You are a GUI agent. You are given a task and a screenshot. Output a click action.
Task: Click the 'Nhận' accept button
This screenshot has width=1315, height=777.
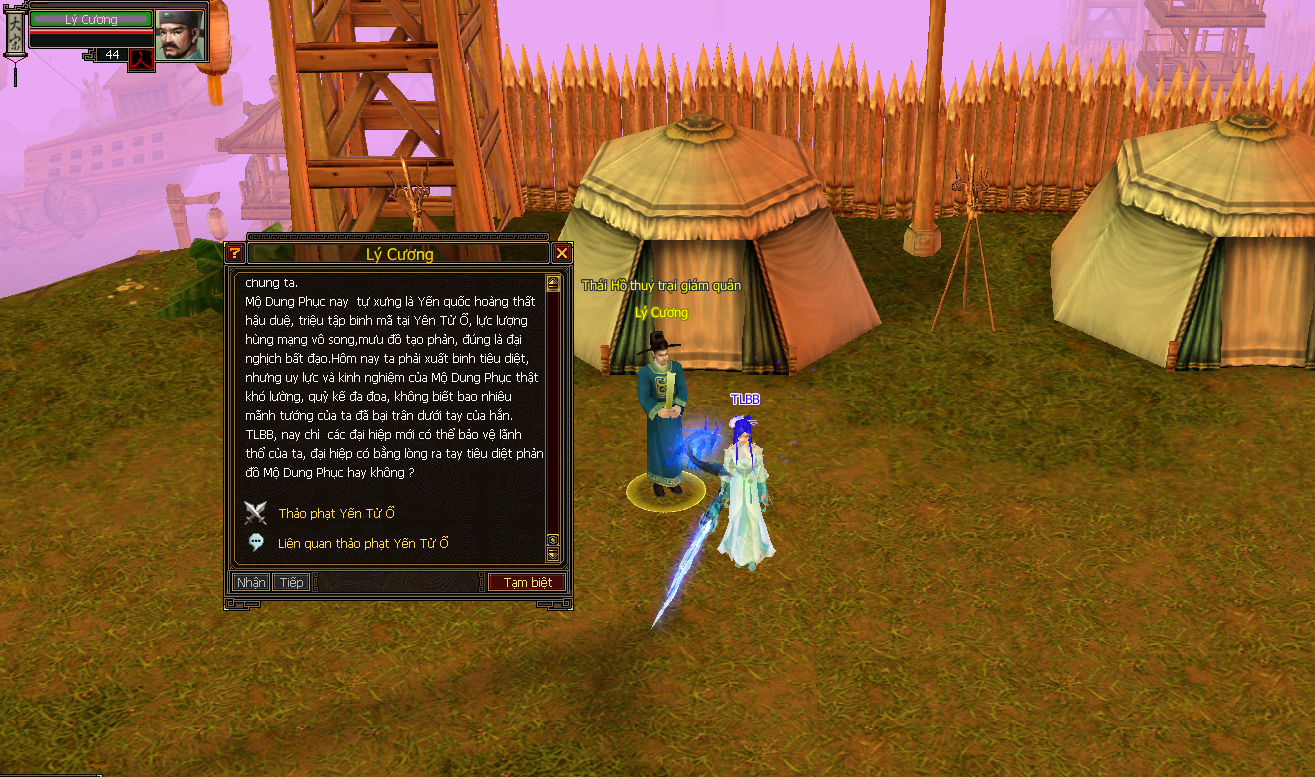click(x=250, y=582)
